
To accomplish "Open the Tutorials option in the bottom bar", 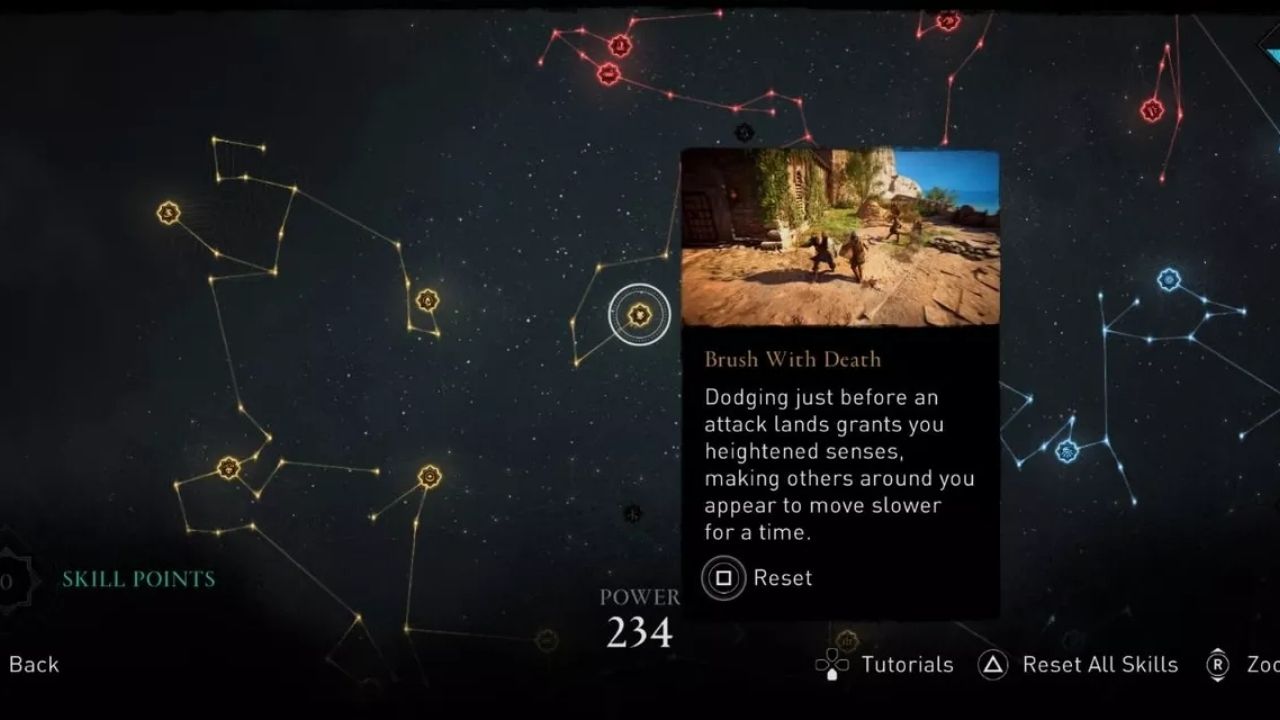I will (905, 664).
